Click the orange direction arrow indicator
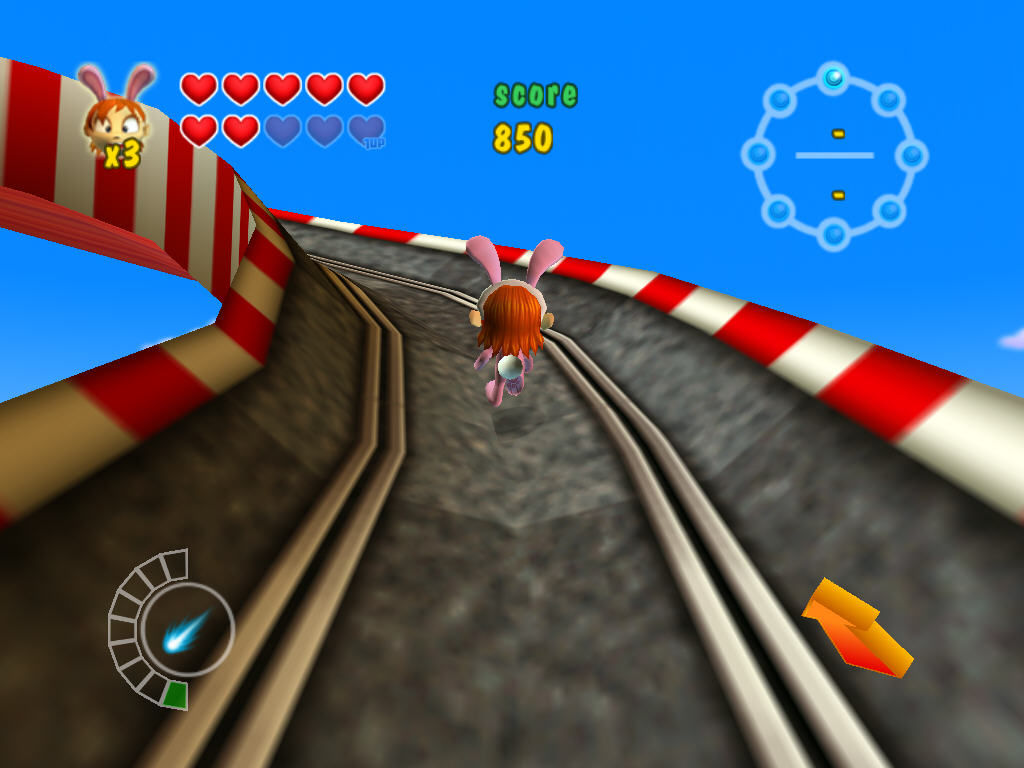Screen dimensions: 1024x768 point(856,628)
